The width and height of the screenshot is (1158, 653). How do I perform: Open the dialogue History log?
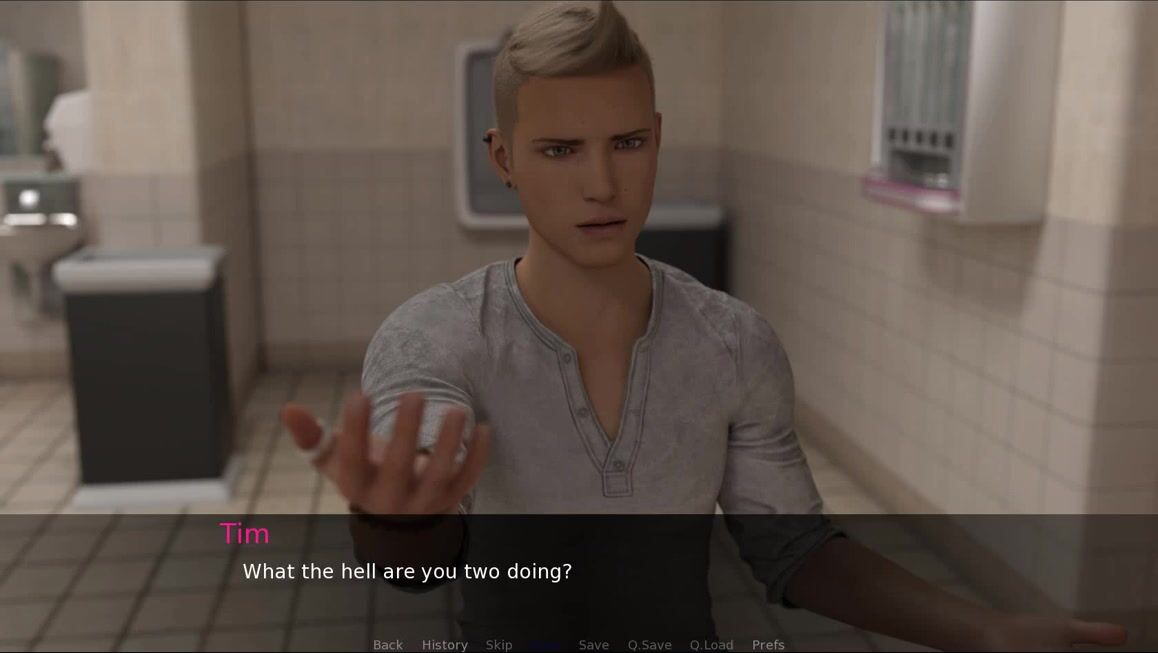pyautogui.click(x=444, y=645)
